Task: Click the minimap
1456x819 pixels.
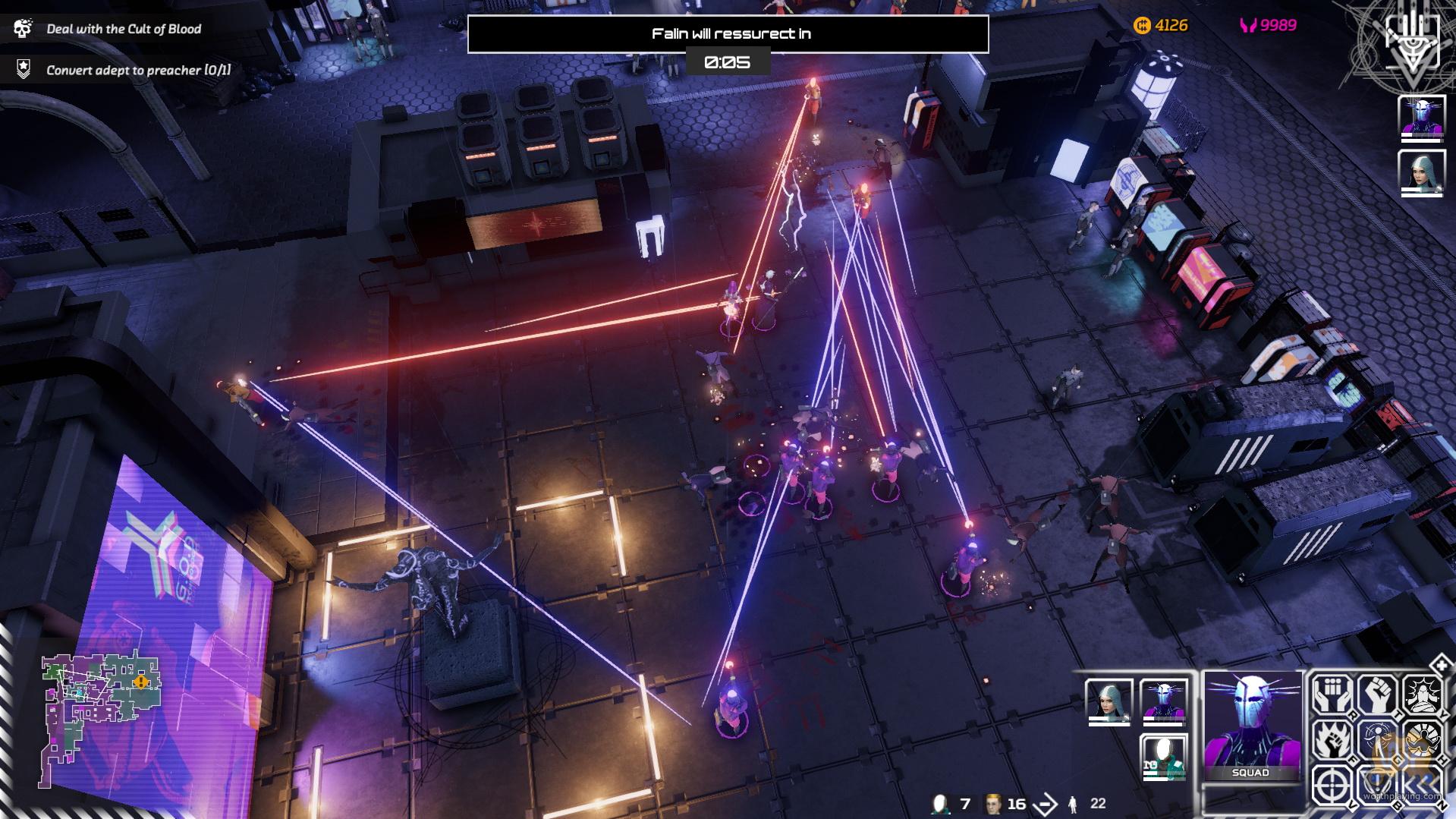Action: (101, 719)
